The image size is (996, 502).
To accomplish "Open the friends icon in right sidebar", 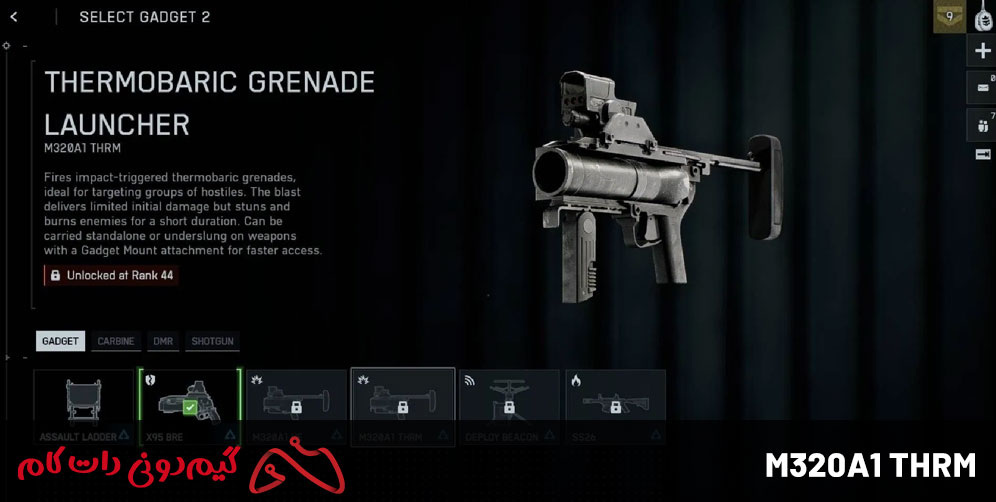I will tap(982, 125).
